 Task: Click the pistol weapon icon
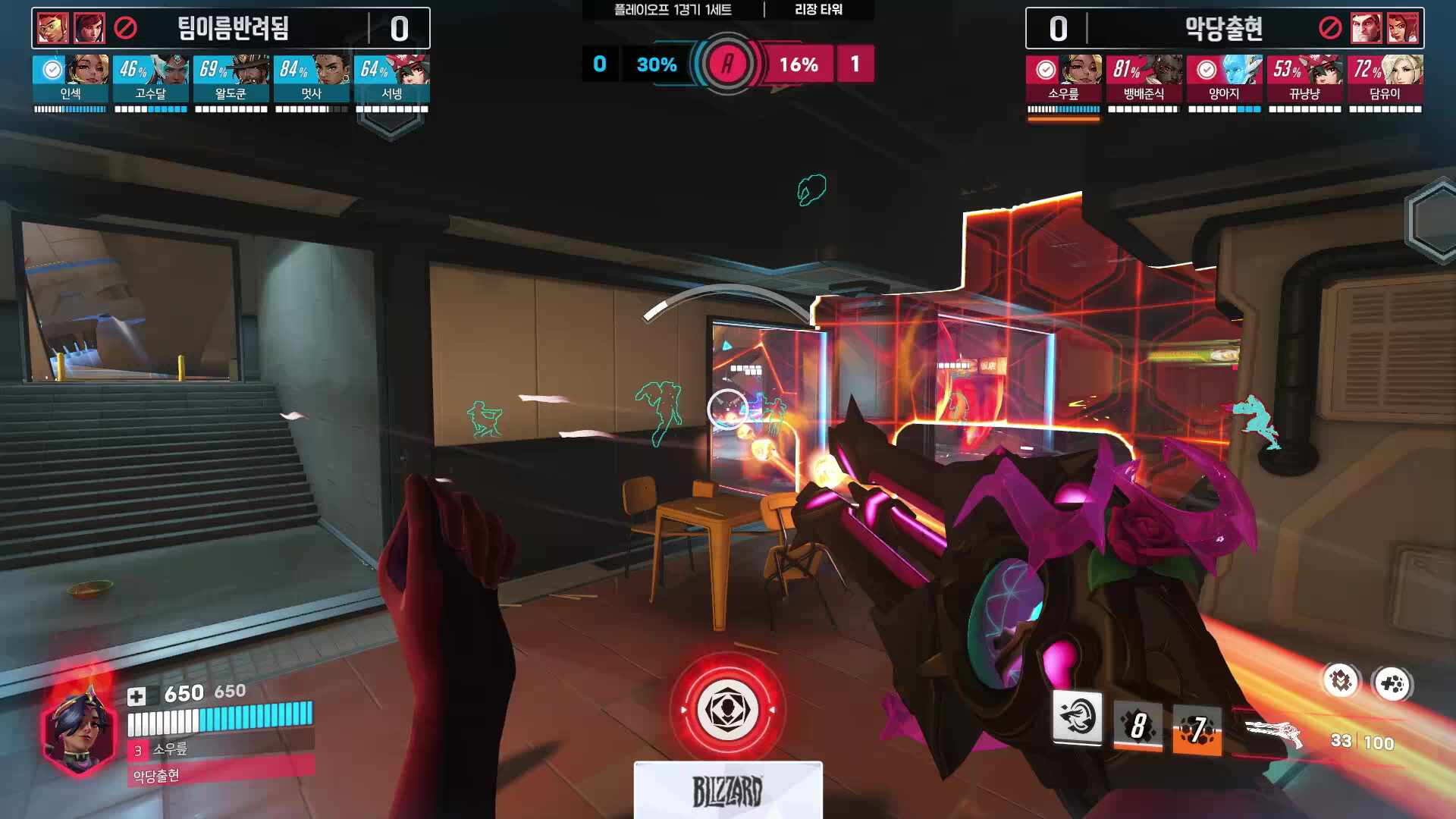pyautogui.click(x=1274, y=733)
